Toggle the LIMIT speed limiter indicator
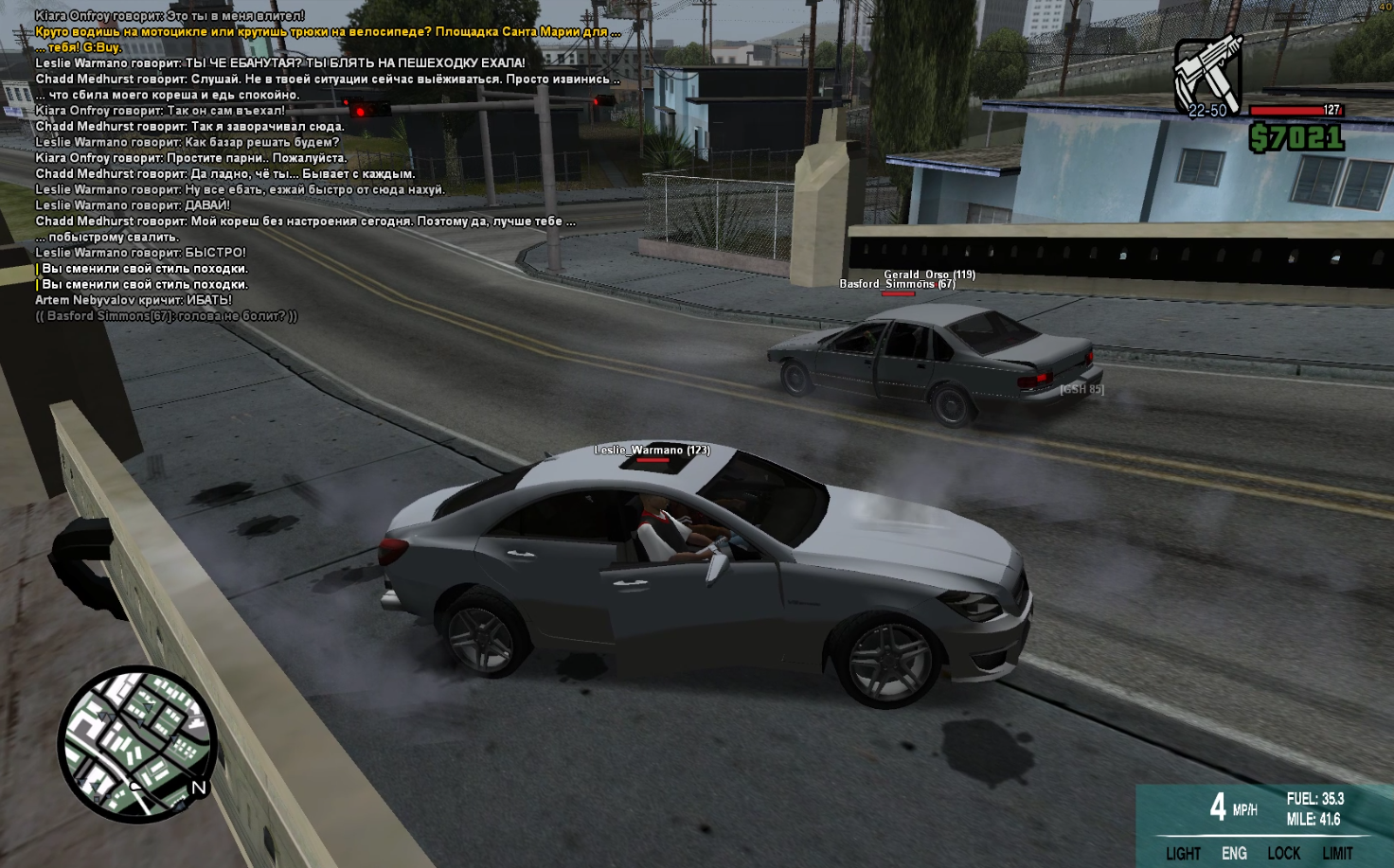This screenshot has height=868, width=1394. tap(1337, 853)
